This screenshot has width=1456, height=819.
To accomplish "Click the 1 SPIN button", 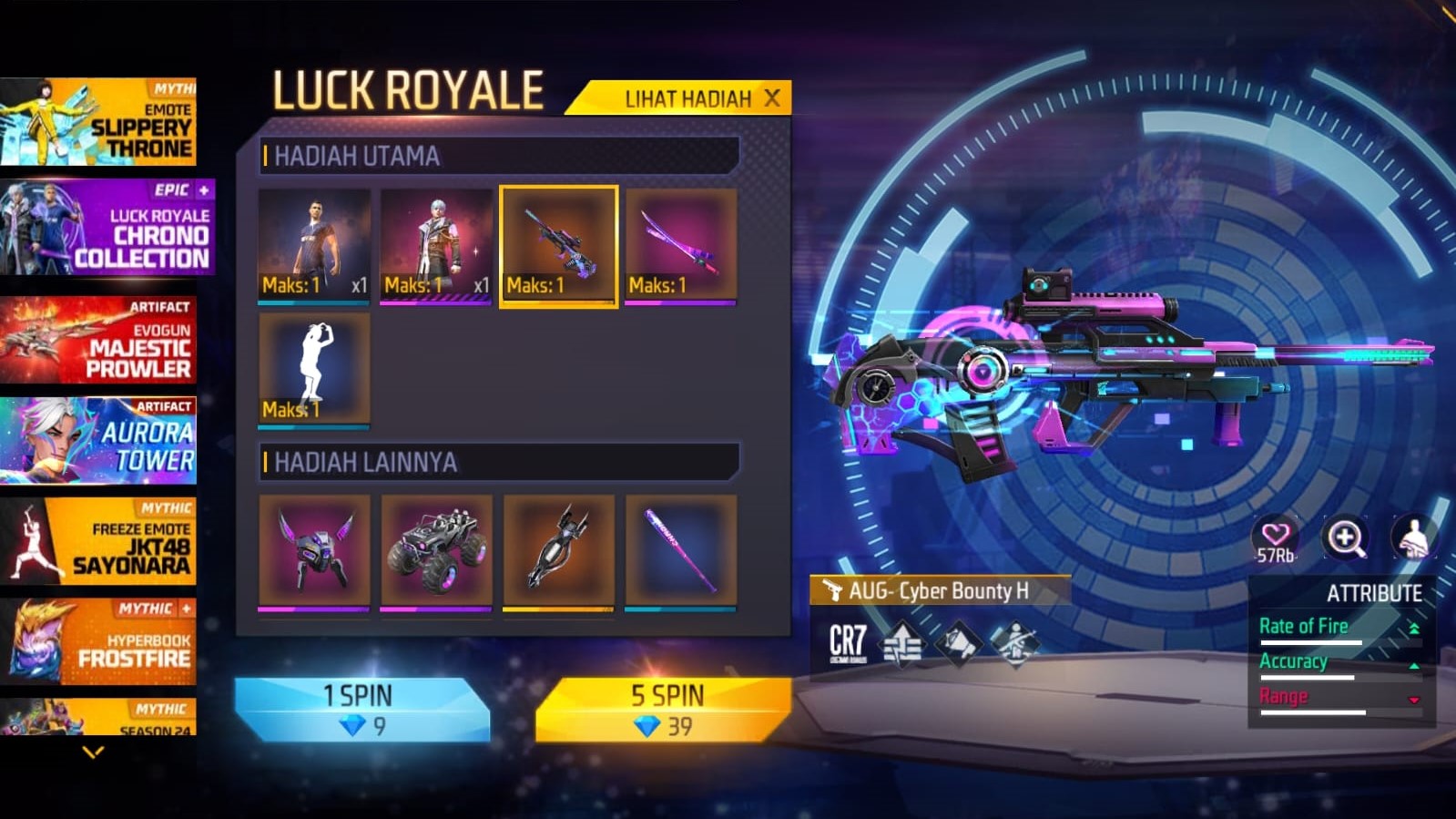I will (356, 696).
